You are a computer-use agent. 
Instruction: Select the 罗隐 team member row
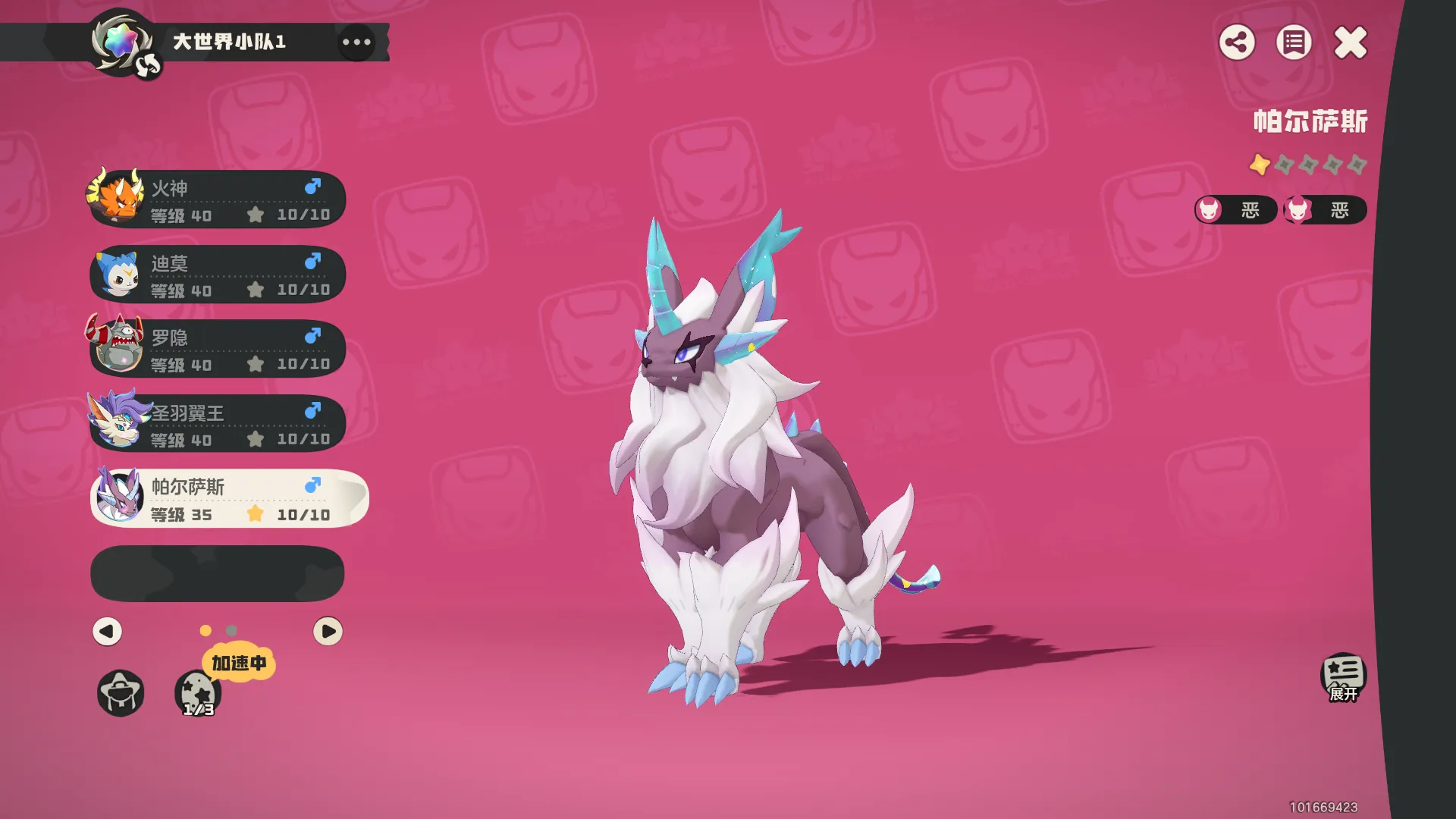point(218,349)
